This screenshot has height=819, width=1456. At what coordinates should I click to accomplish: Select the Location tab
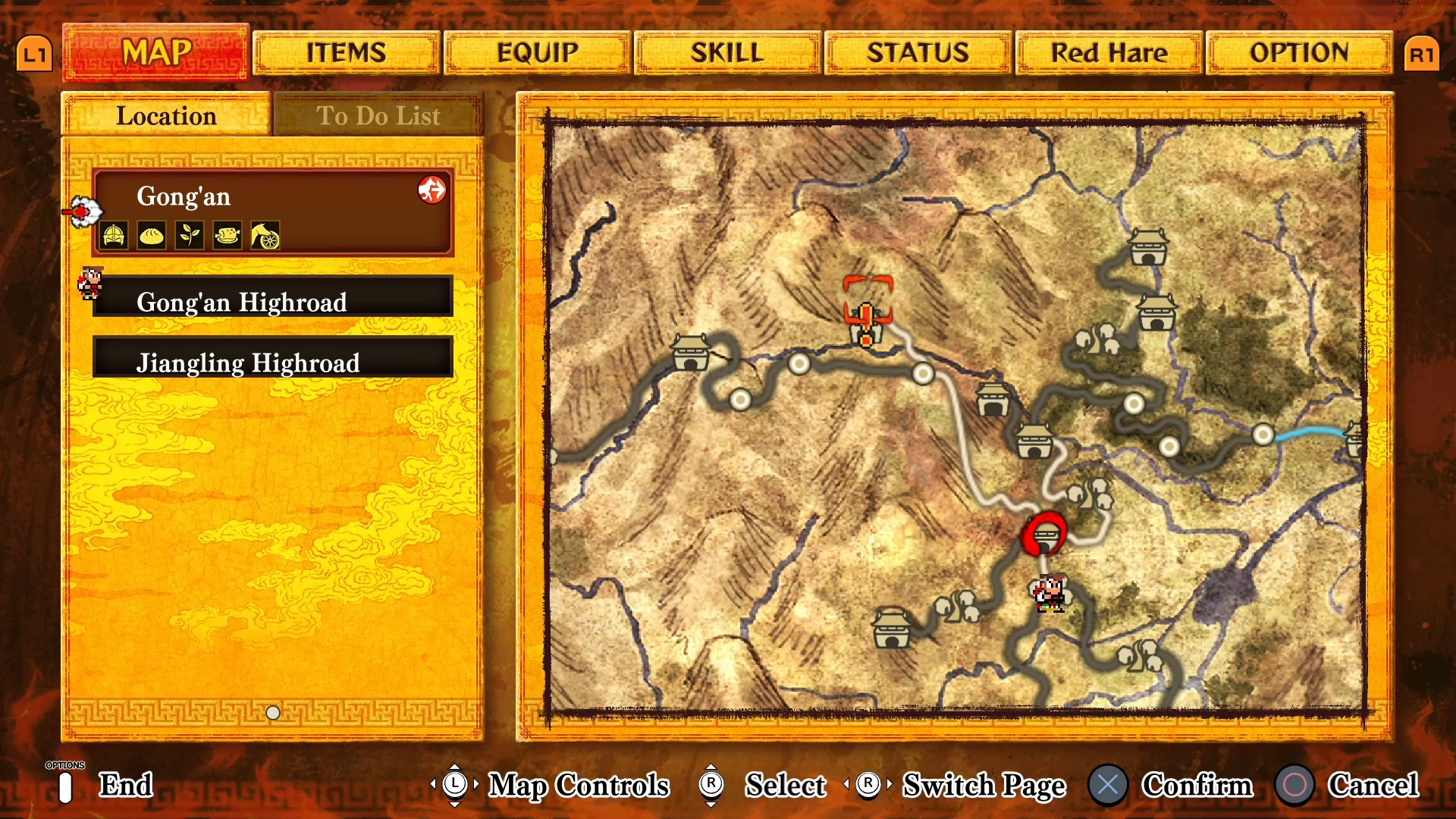tap(166, 116)
